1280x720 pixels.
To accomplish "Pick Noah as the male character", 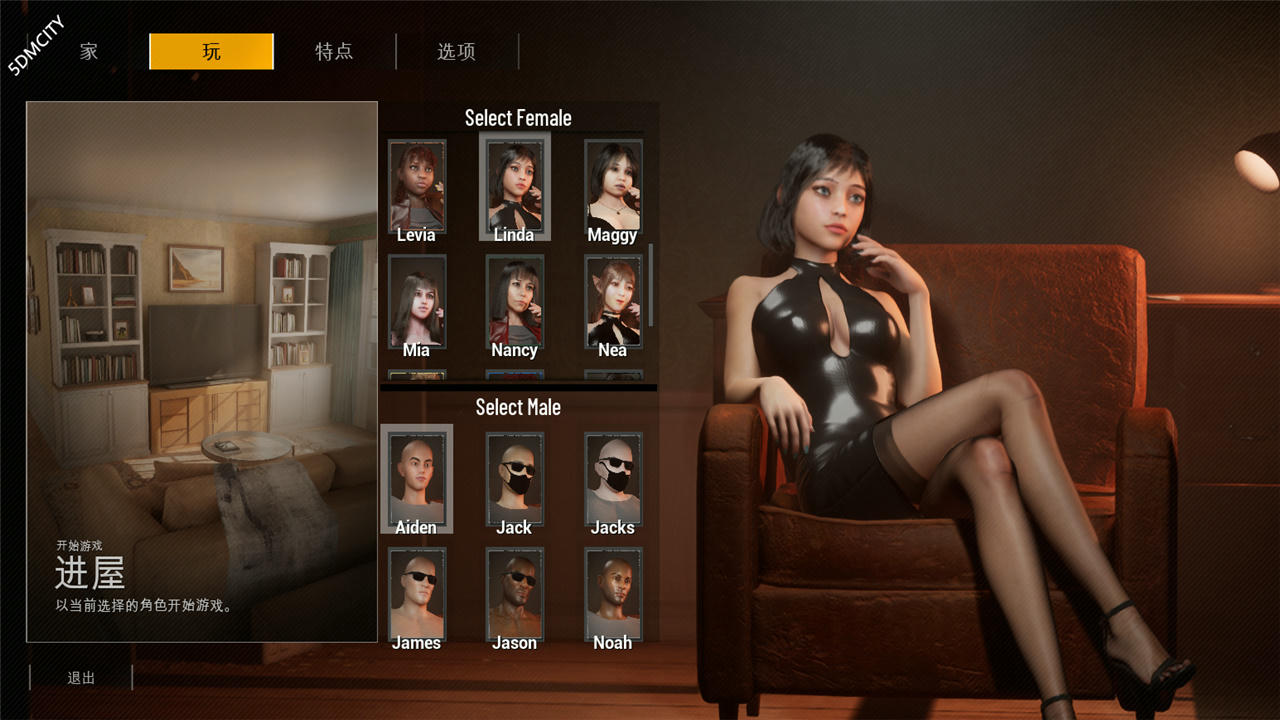I will pos(613,592).
